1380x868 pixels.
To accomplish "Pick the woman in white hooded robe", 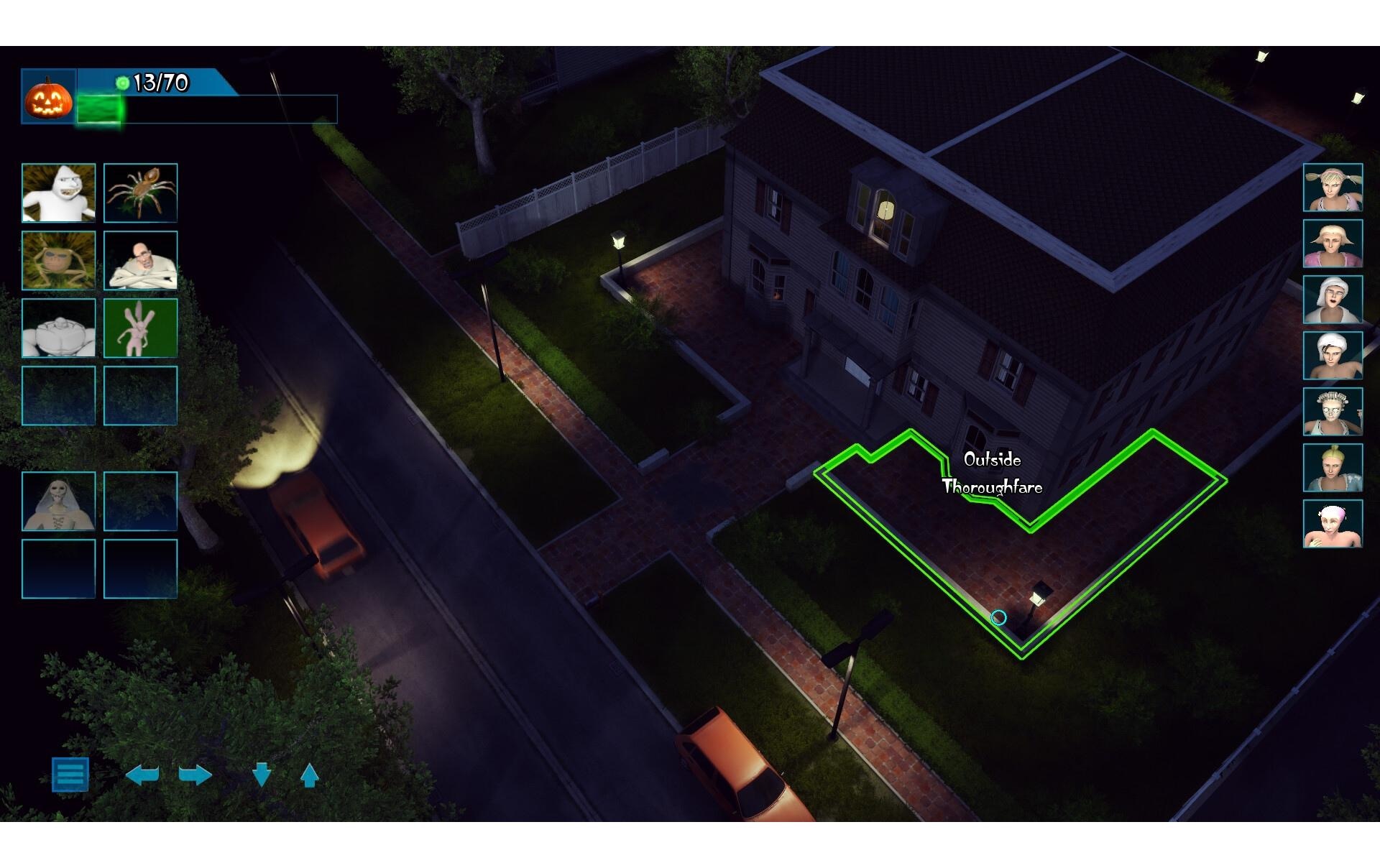I will [x=1333, y=300].
